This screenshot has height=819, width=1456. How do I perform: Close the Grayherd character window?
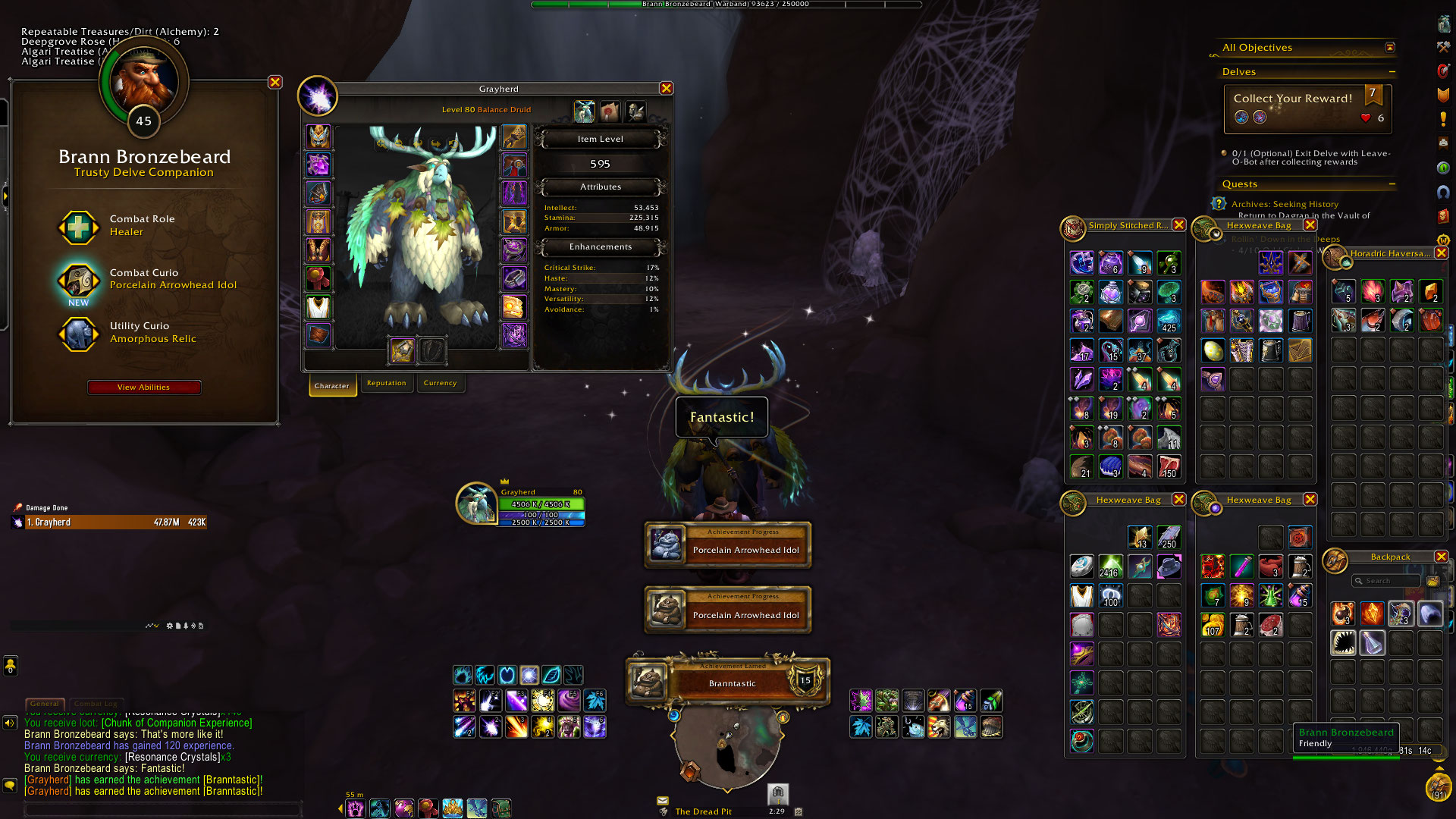coord(667,89)
